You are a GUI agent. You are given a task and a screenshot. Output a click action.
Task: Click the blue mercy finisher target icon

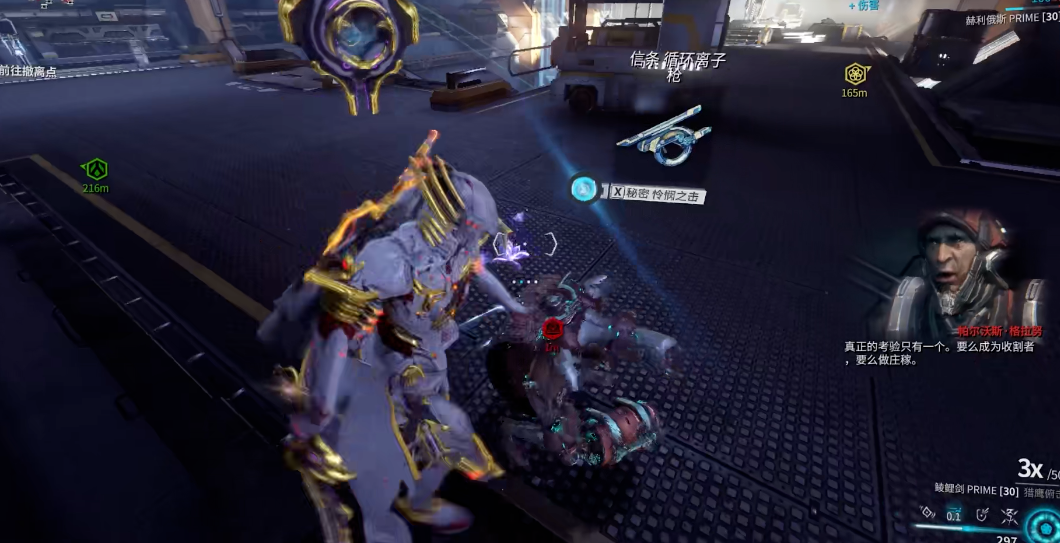pyautogui.click(x=583, y=188)
